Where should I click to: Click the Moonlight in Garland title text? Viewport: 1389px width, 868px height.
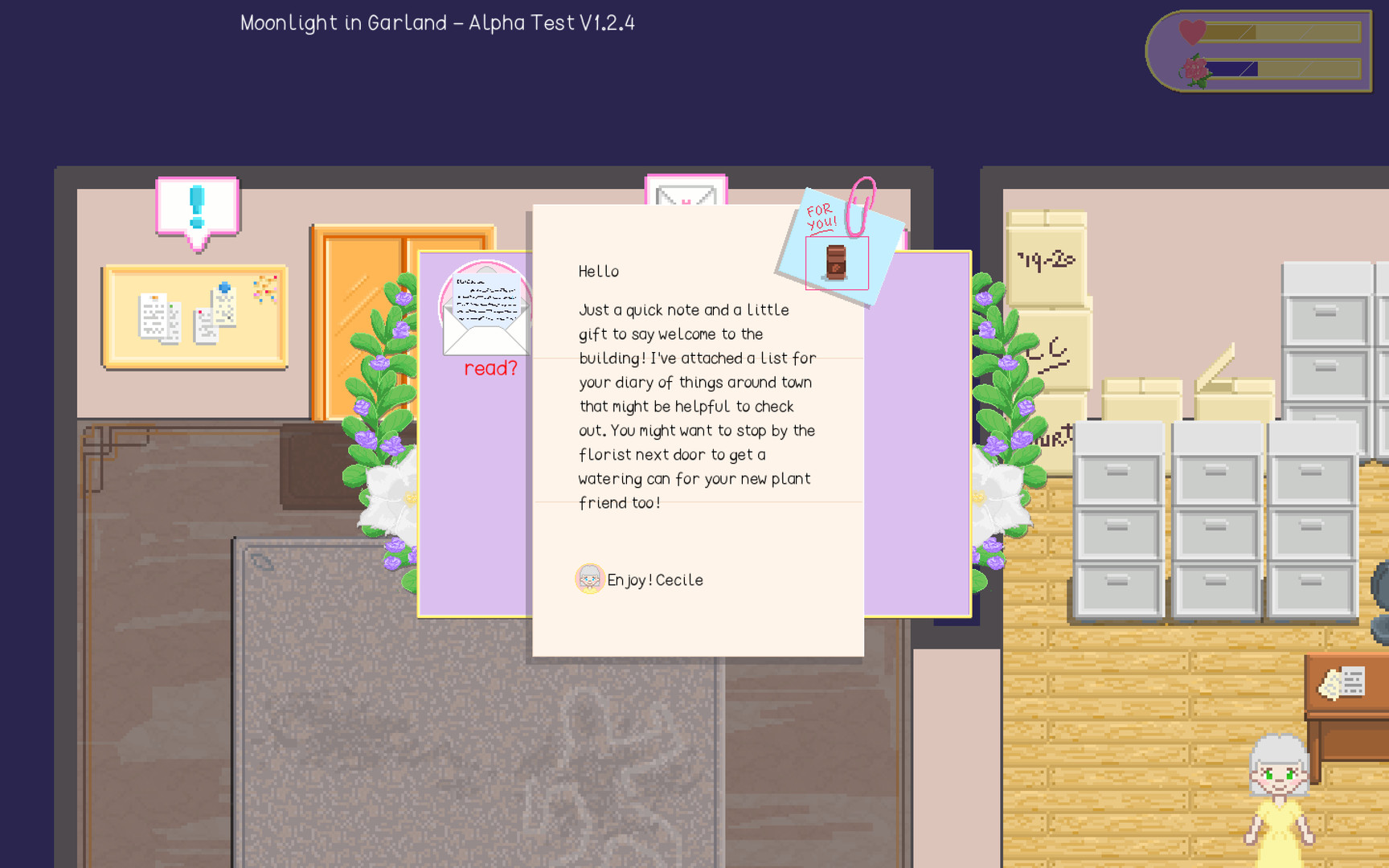pos(436,23)
